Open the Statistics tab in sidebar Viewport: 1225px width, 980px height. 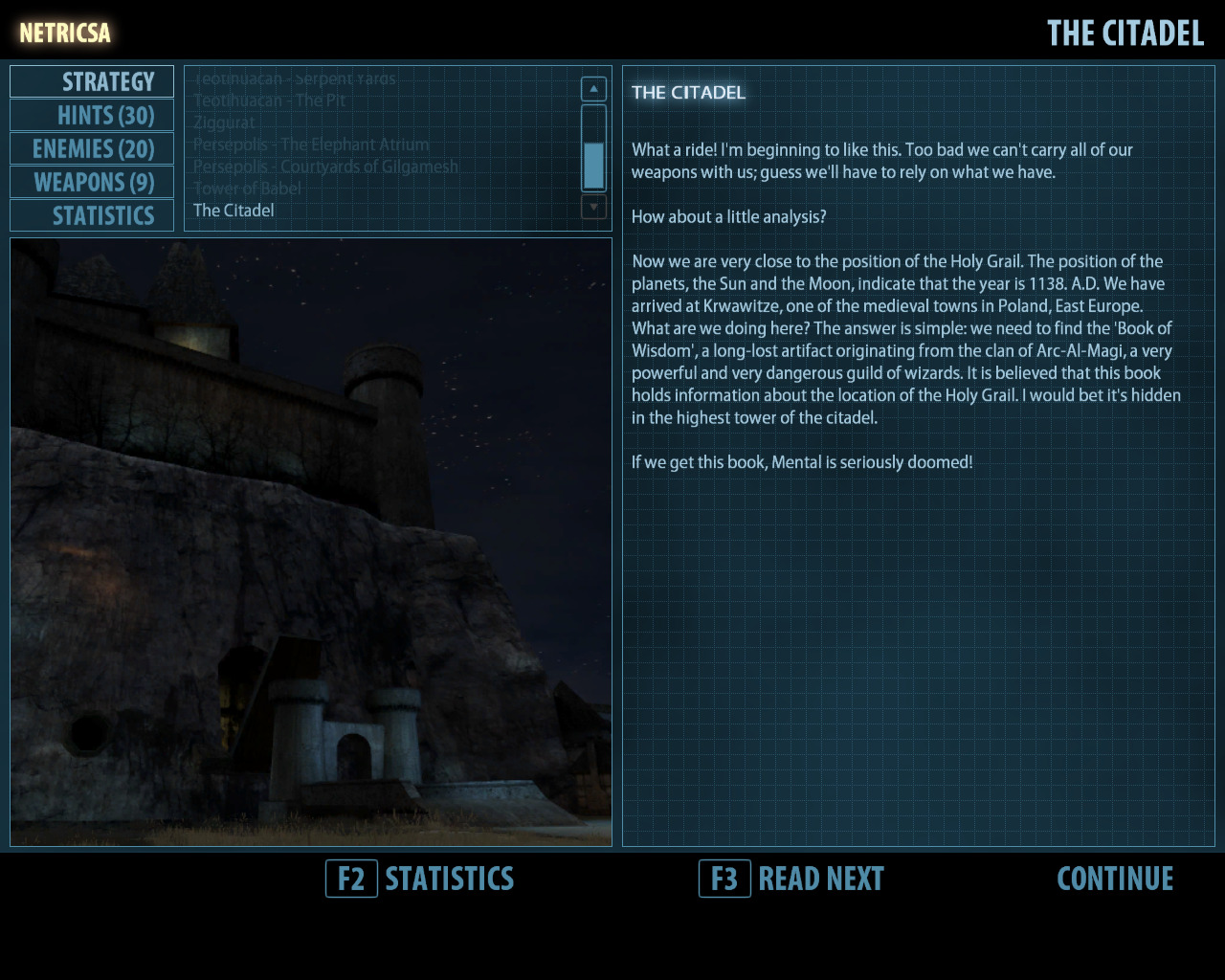tap(93, 216)
